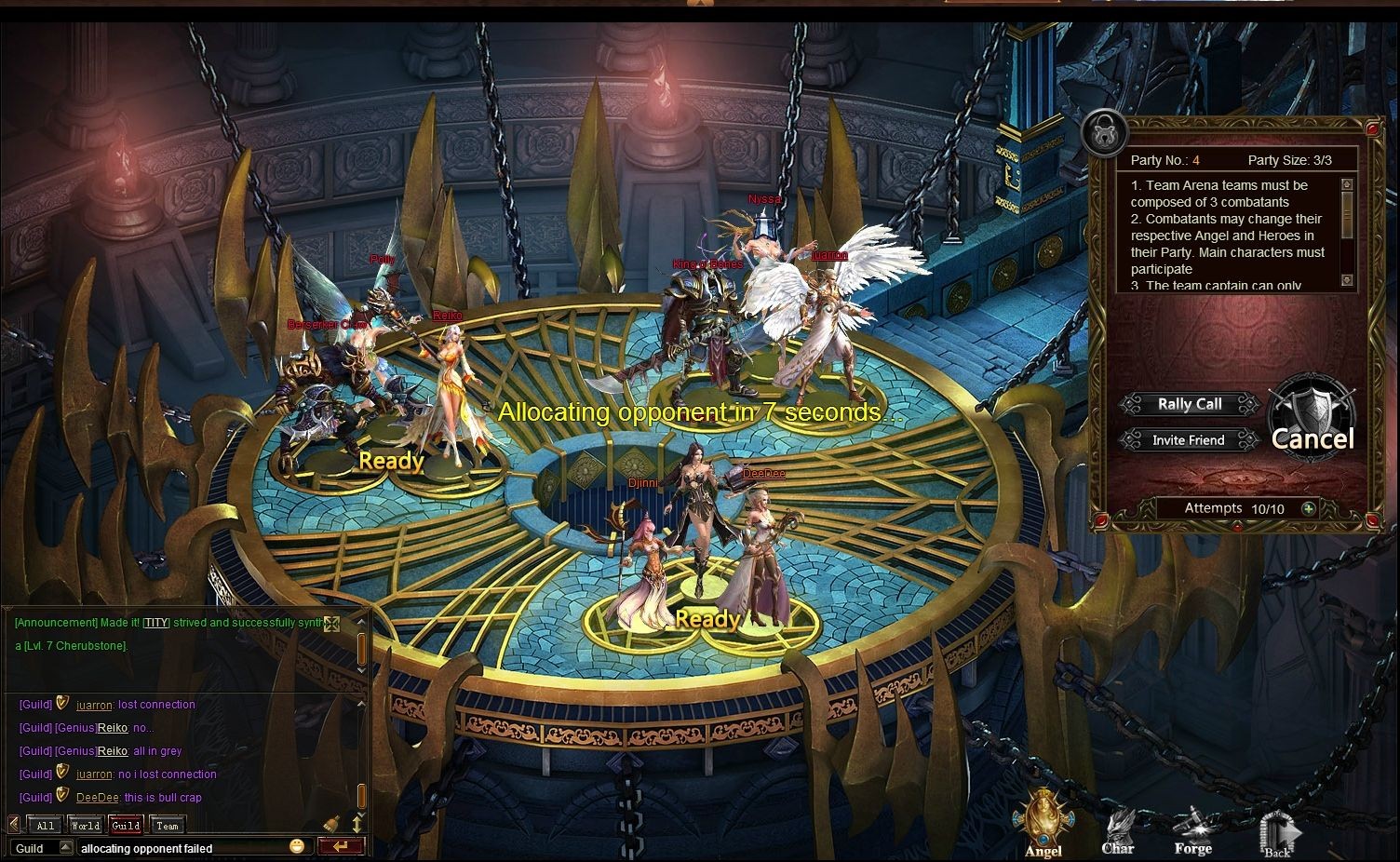Open the Guild chat channel dropdown
This screenshot has height=862, width=1400.
click(x=65, y=847)
